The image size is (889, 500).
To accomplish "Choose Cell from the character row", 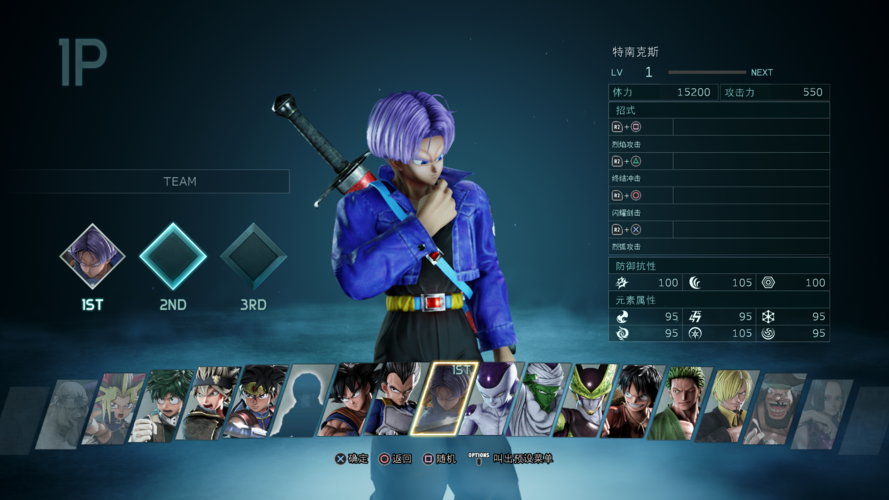I will 584,400.
